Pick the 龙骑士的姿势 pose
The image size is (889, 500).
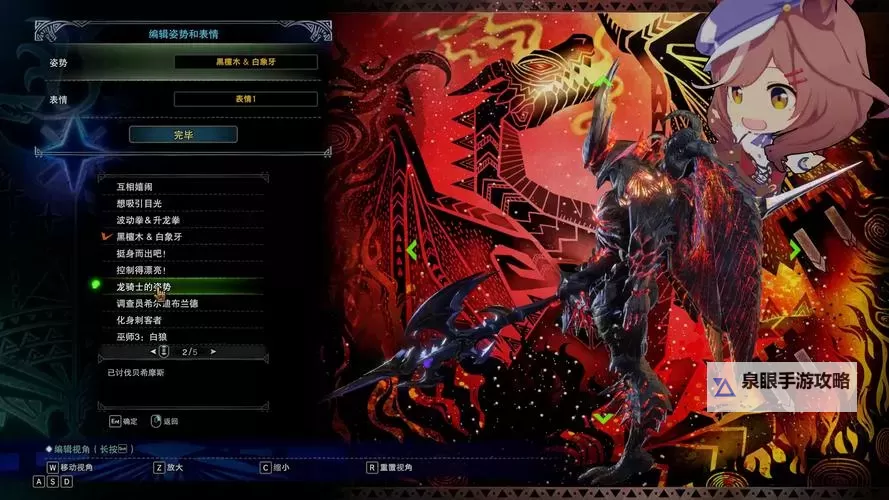tap(144, 287)
